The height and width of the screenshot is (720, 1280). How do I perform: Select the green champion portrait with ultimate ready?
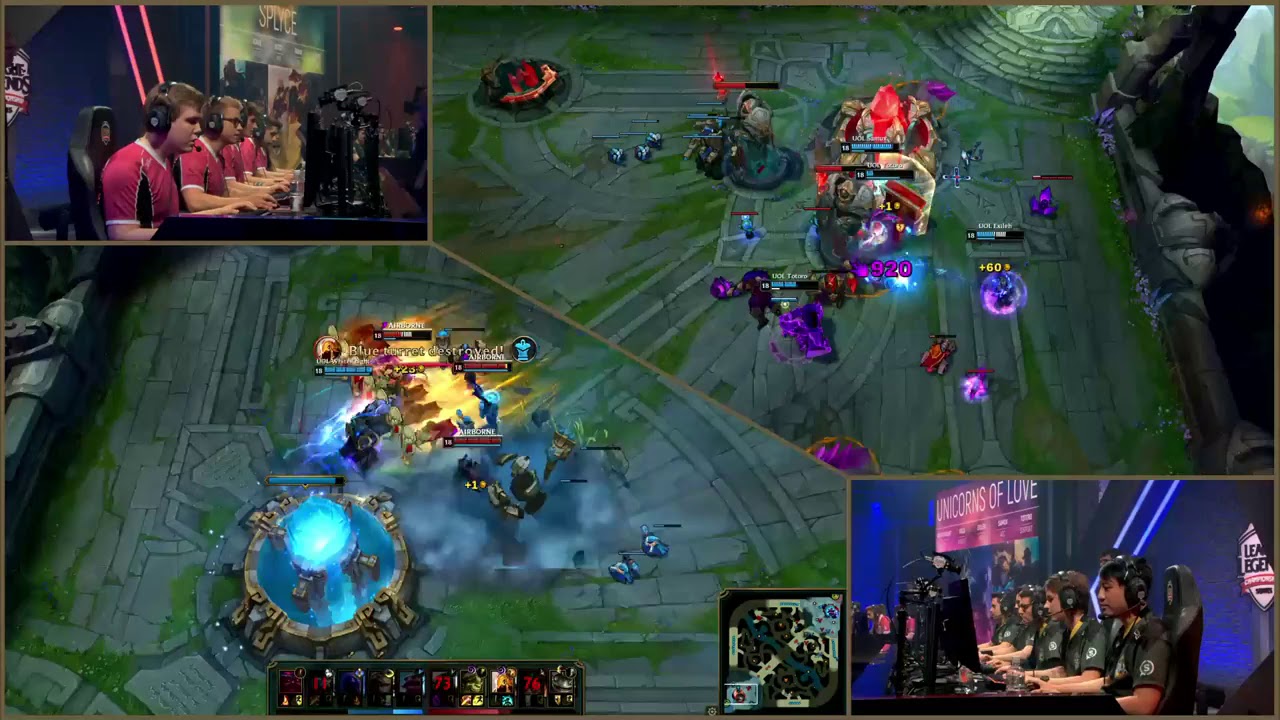(474, 683)
